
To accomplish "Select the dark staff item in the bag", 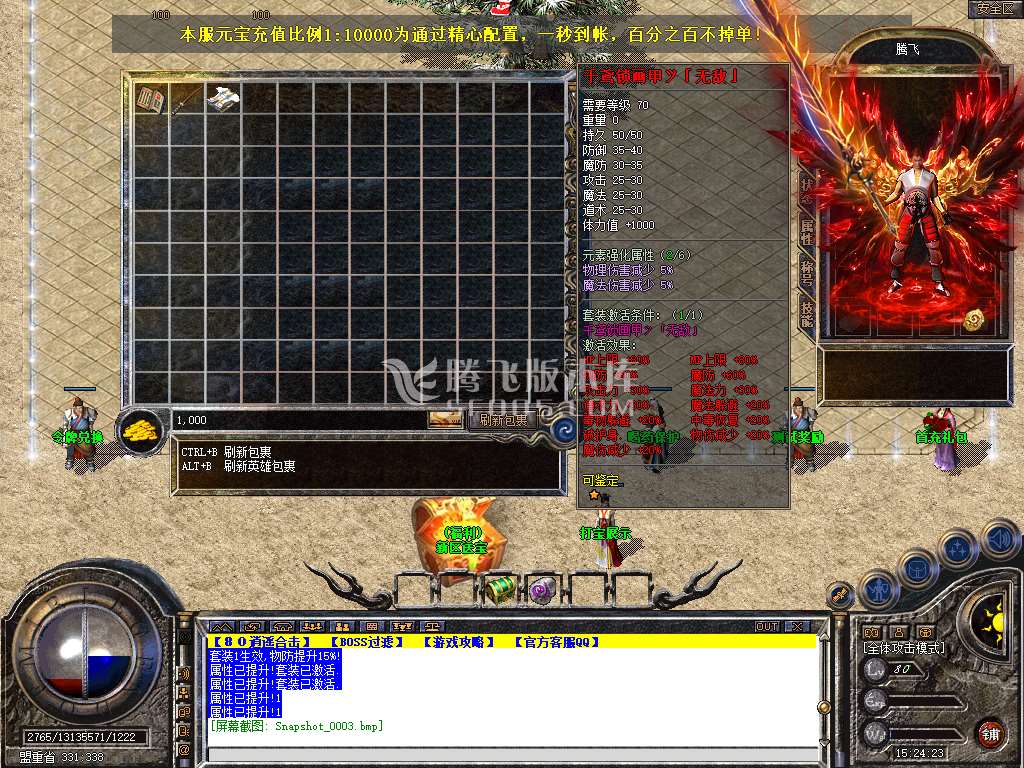I will 186,98.
